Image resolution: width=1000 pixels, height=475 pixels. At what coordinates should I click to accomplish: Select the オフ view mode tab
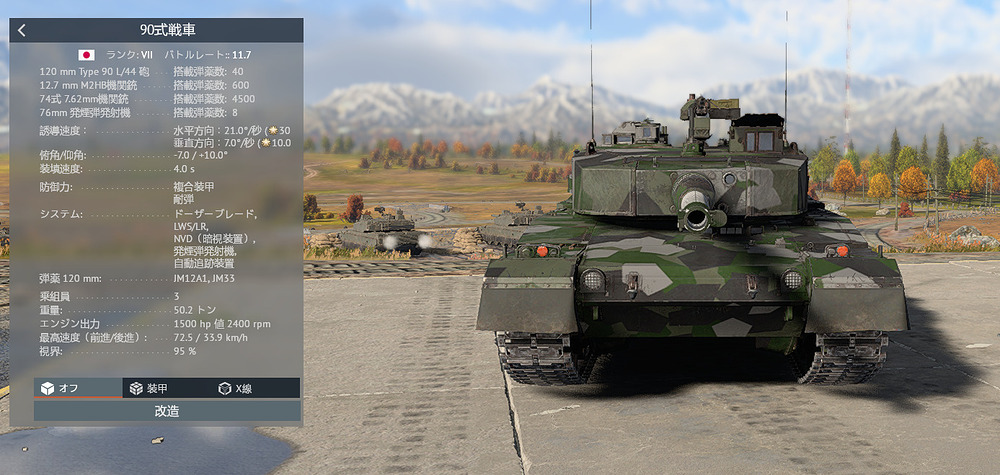[77, 388]
